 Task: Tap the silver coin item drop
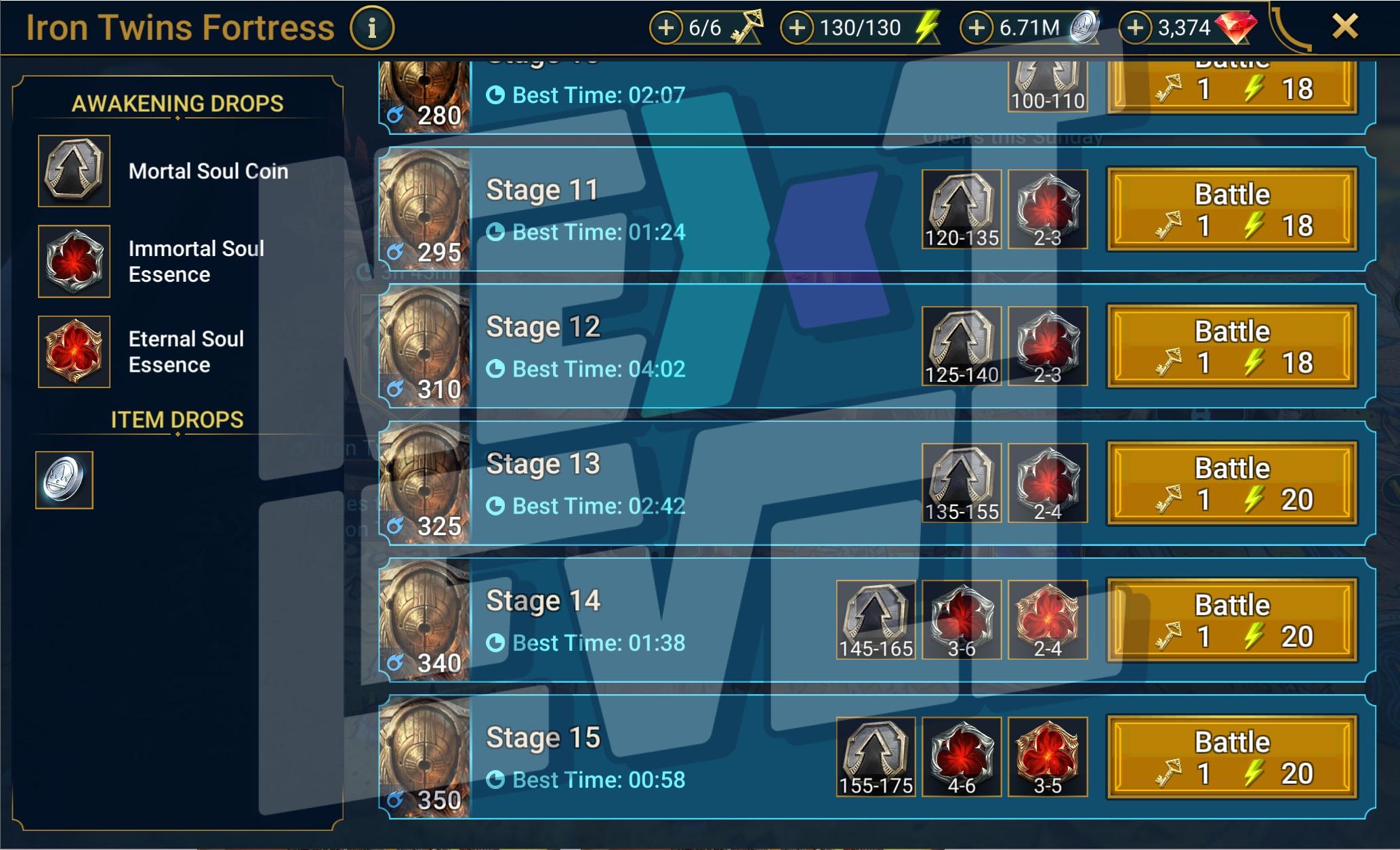64,480
